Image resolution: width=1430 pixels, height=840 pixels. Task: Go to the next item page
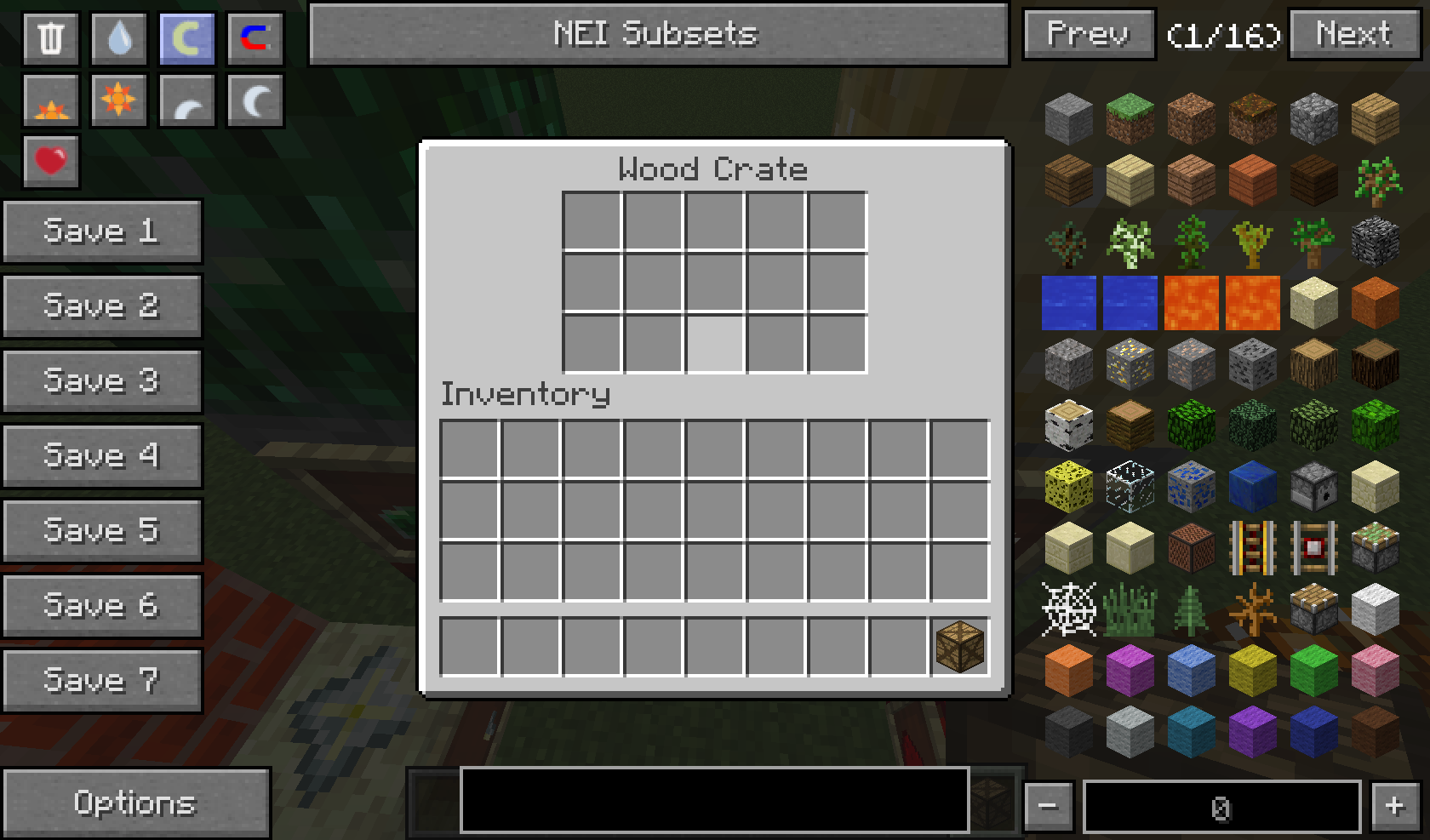tap(1353, 34)
